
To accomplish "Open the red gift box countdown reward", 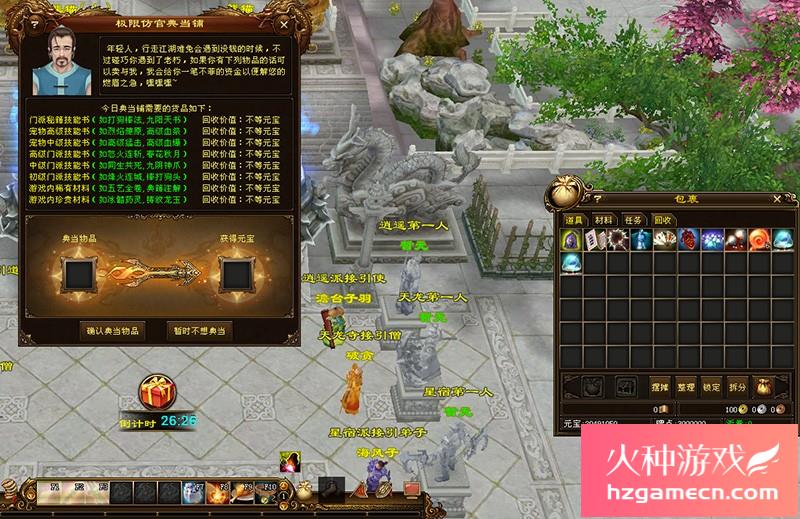I will 156,393.
